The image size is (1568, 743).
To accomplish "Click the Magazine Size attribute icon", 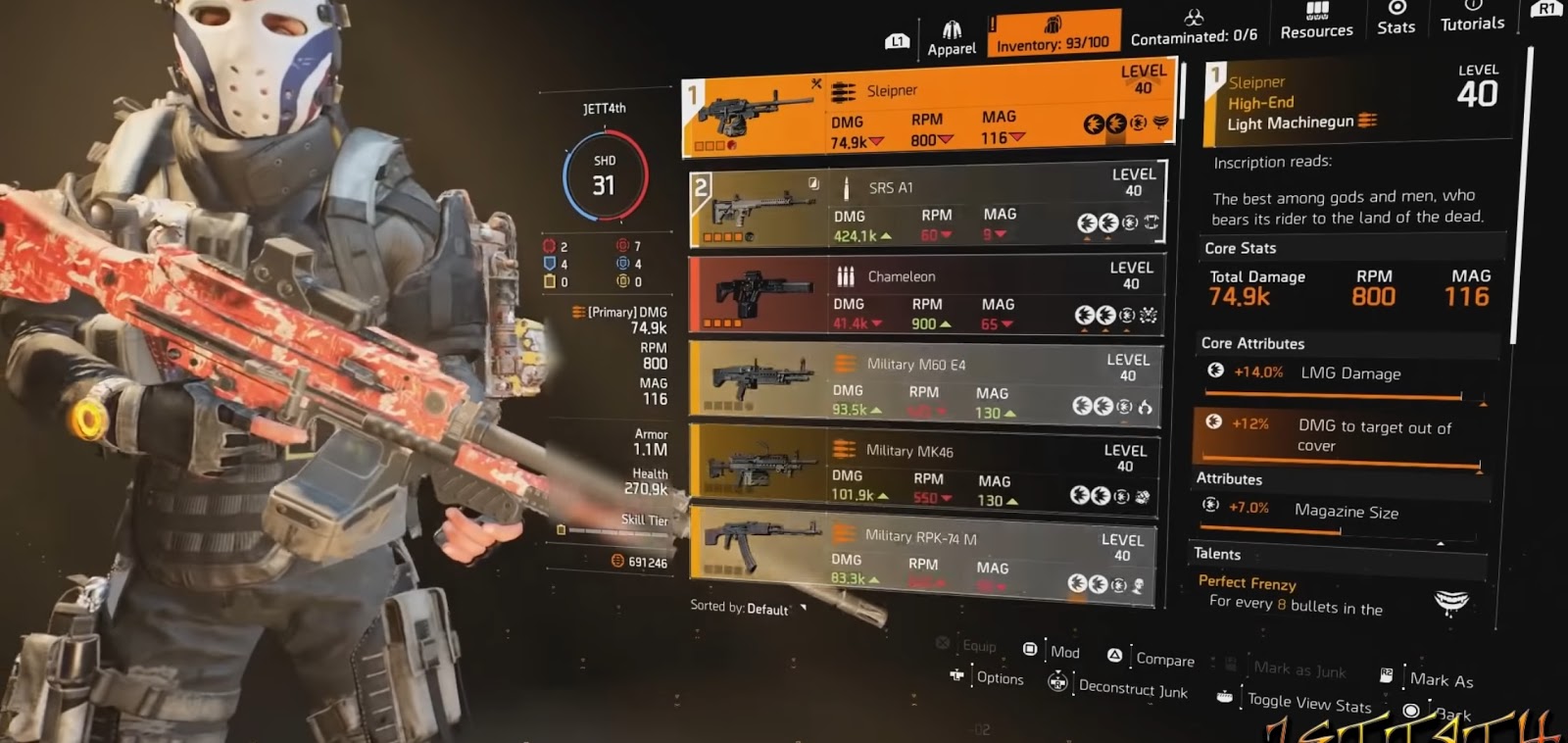I will pyautogui.click(x=1211, y=504).
